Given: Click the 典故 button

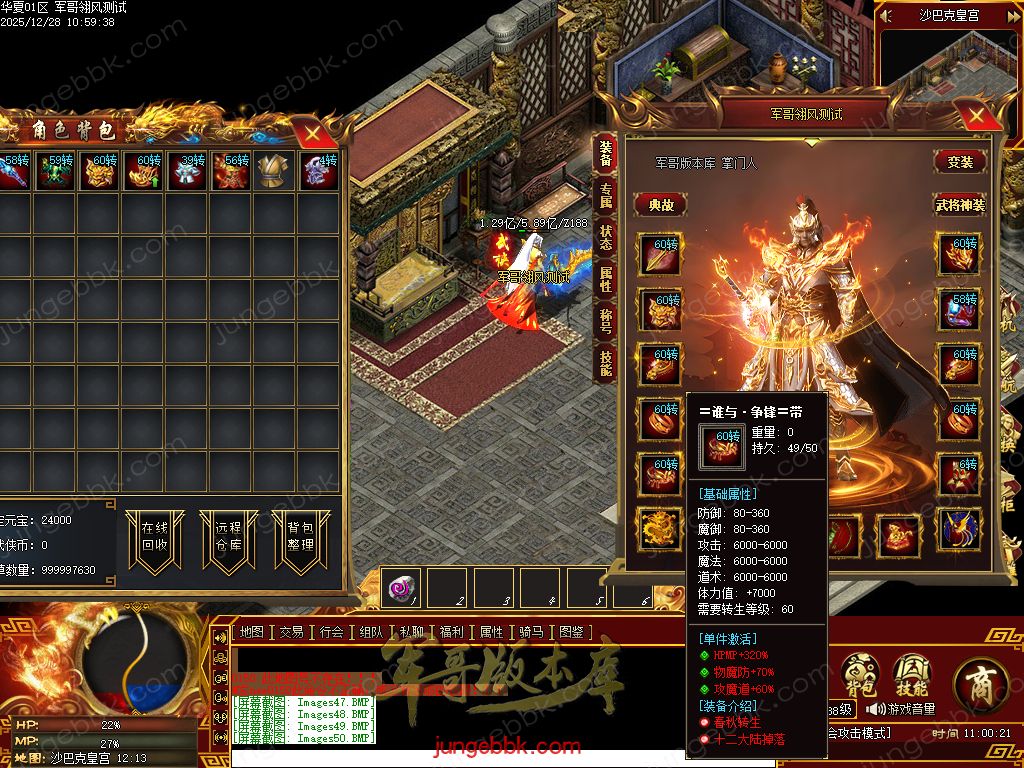Looking at the screenshot, I should point(661,204).
